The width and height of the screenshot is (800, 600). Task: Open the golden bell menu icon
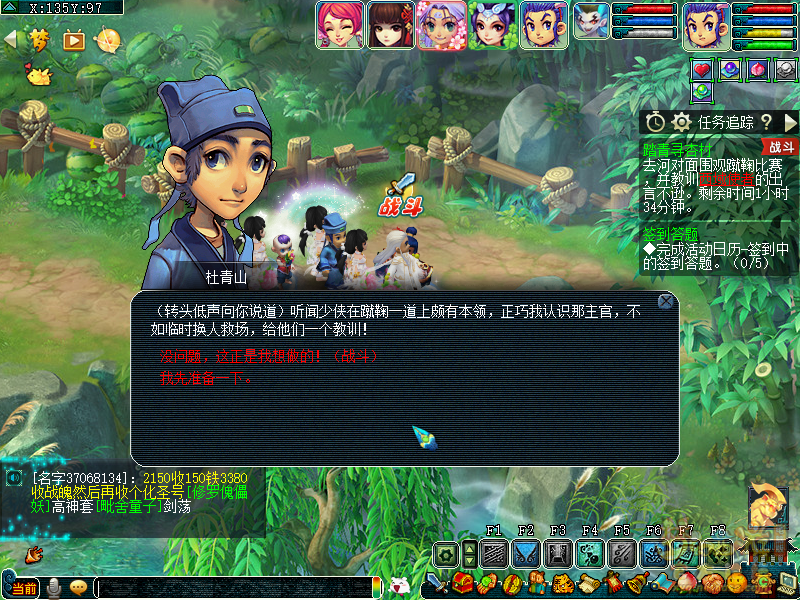pos(635,583)
